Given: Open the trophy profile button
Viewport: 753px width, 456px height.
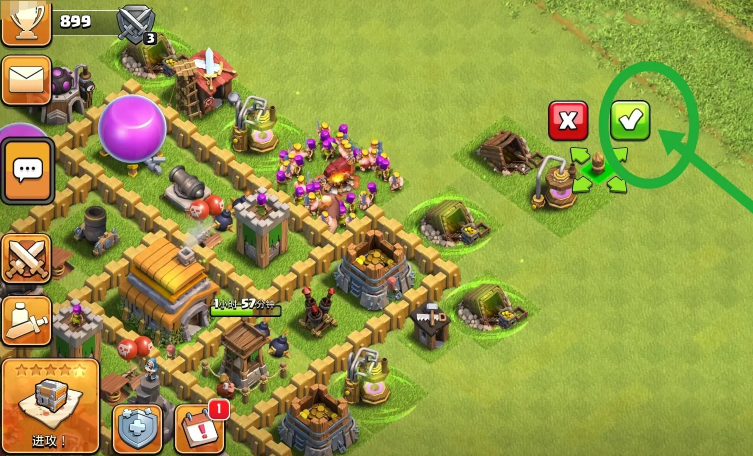Looking at the screenshot, I should [x=25, y=22].
